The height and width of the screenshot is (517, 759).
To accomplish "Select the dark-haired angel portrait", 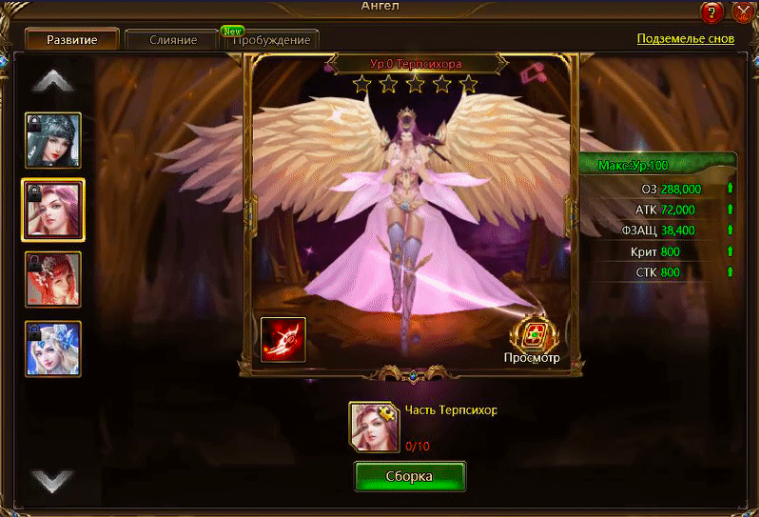I will tap(53, 140).
